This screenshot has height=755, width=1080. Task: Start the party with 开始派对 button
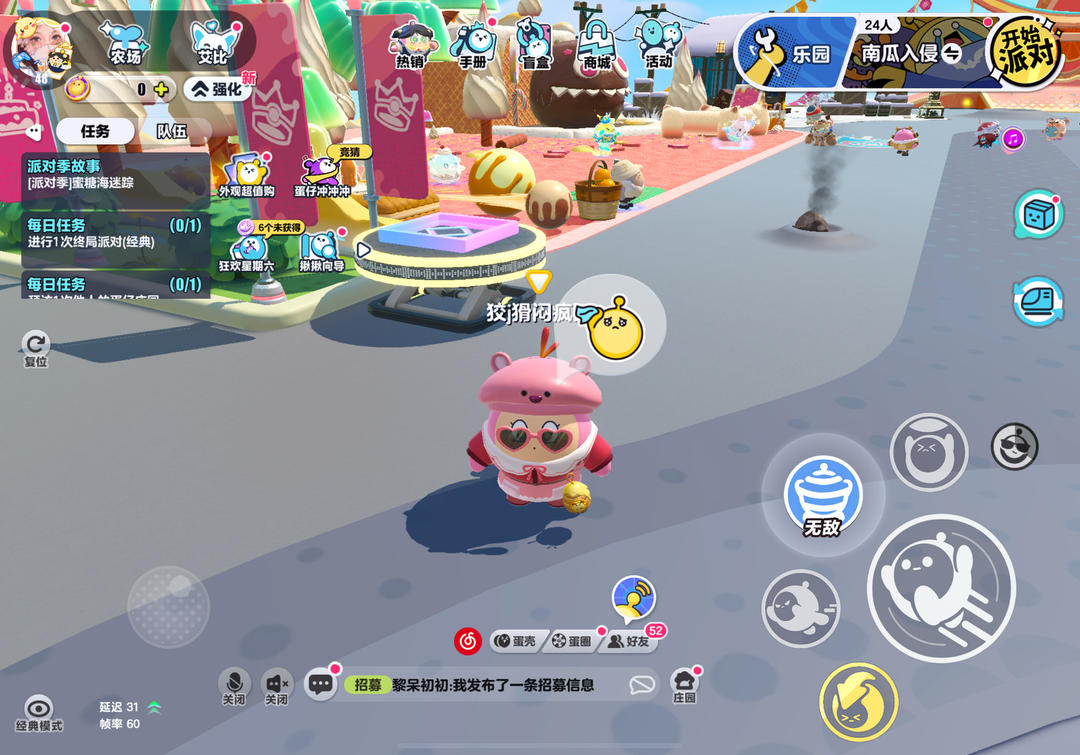(1026, 51)
